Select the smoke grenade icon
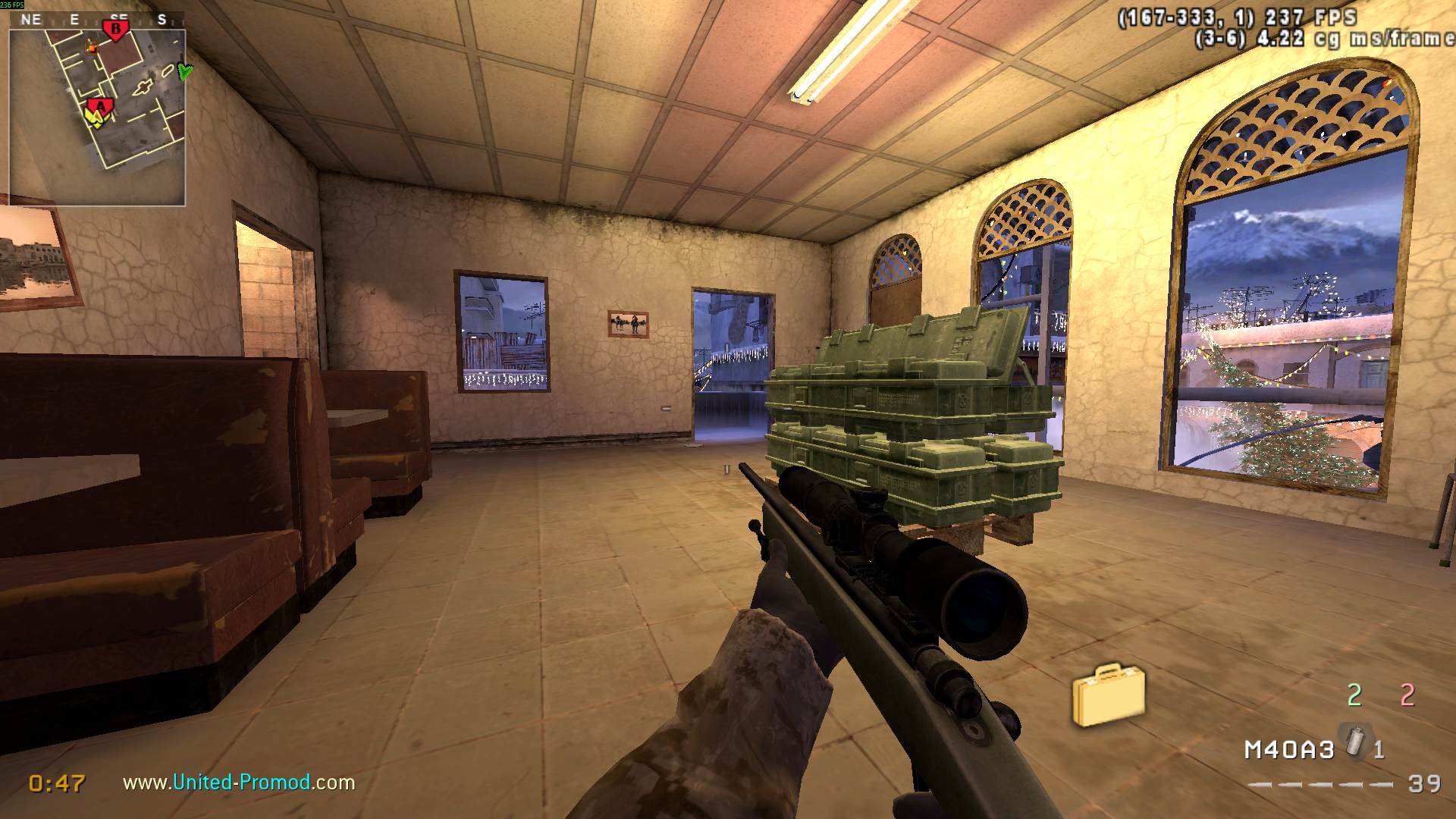1456x819 pixels. click(1355, 741)
